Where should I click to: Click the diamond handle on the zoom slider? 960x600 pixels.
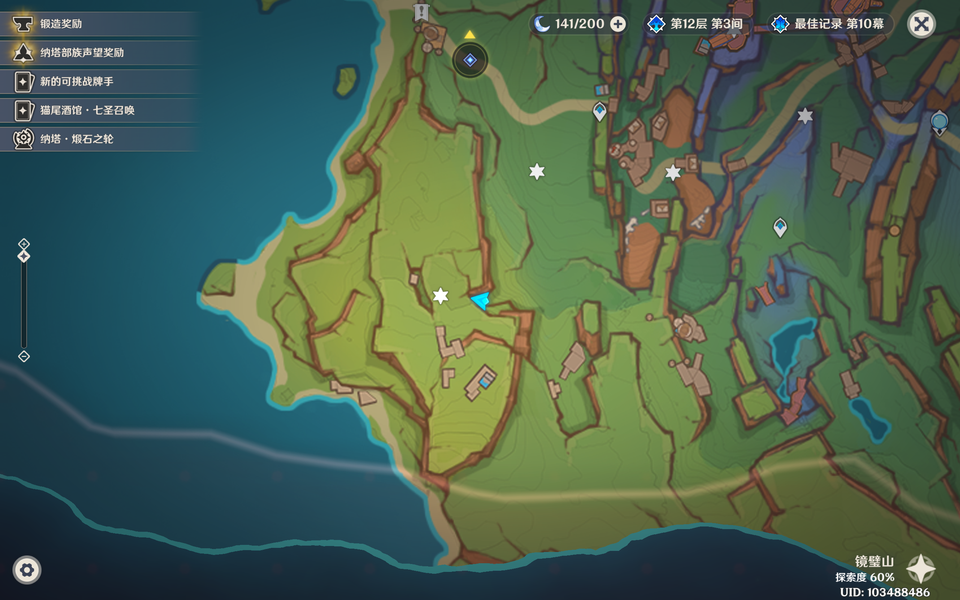[24, 257]
